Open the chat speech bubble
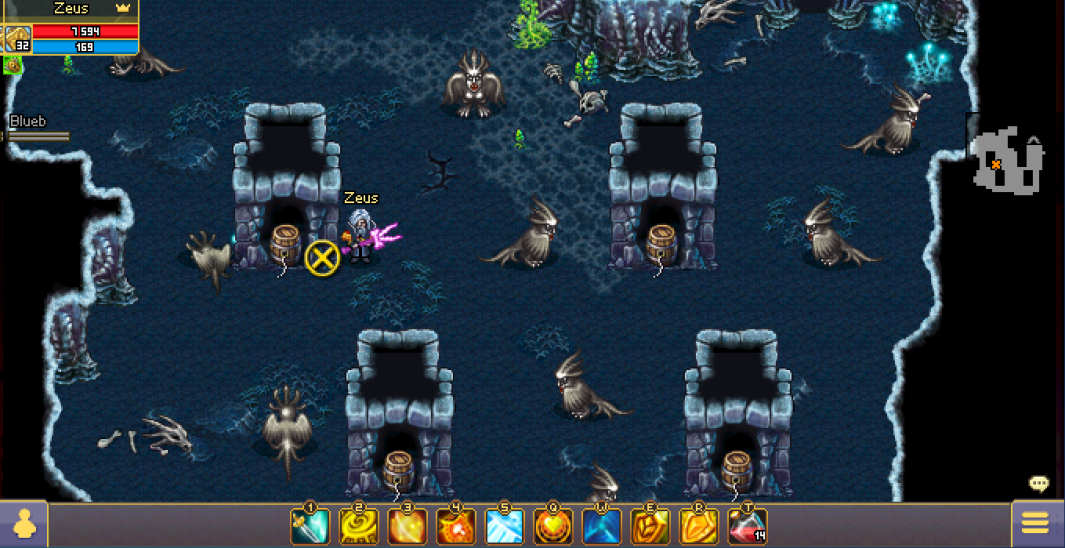The height and width of the screenshot is (548, 1065). (1039, 485)
